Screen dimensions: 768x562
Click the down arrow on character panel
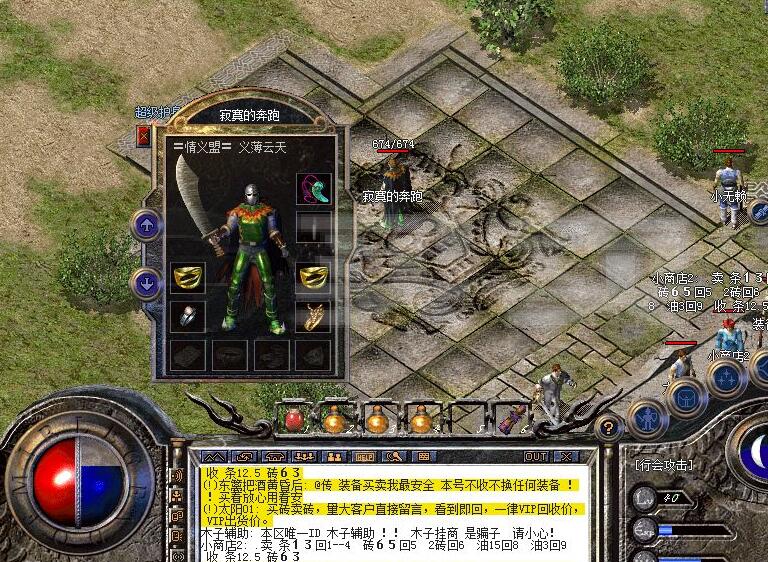[x=147, y=284]
